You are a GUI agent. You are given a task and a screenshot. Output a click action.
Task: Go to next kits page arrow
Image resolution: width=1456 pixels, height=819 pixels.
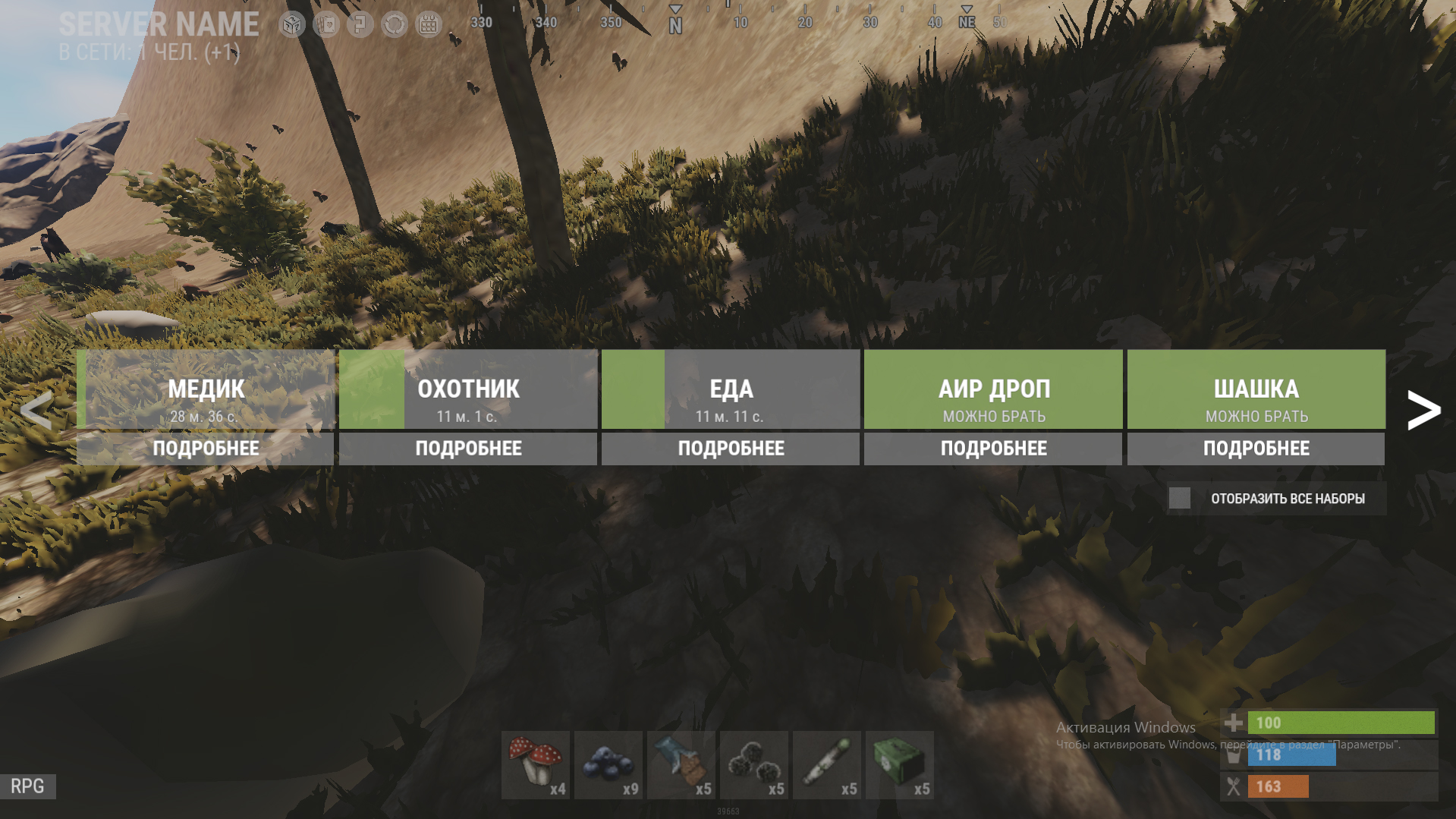(x=1423, y=411)
